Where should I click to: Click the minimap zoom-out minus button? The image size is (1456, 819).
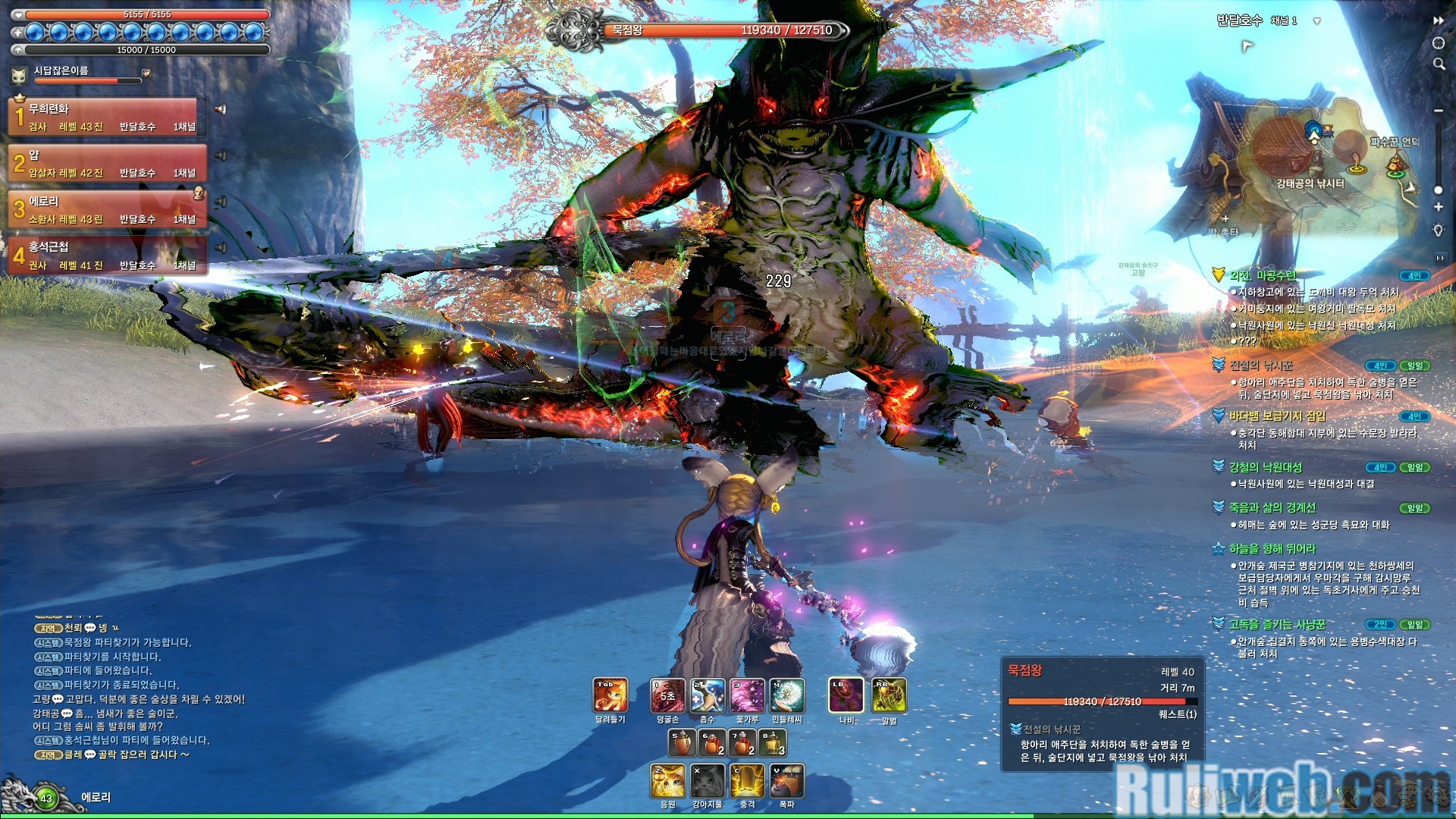tap(1439, 111)
